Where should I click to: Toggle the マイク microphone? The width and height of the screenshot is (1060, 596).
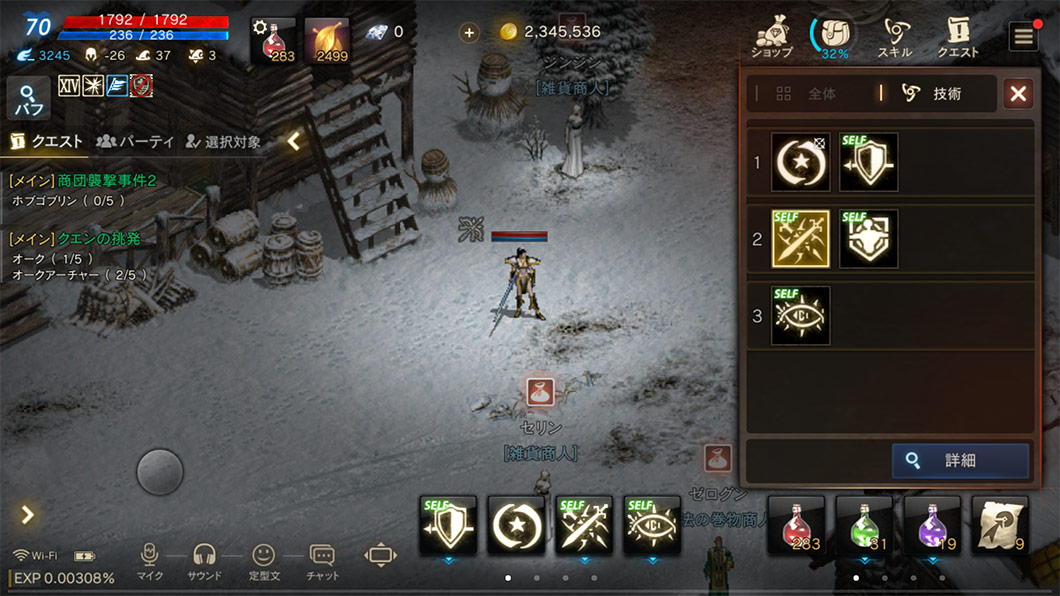click(x=150, y=560)
